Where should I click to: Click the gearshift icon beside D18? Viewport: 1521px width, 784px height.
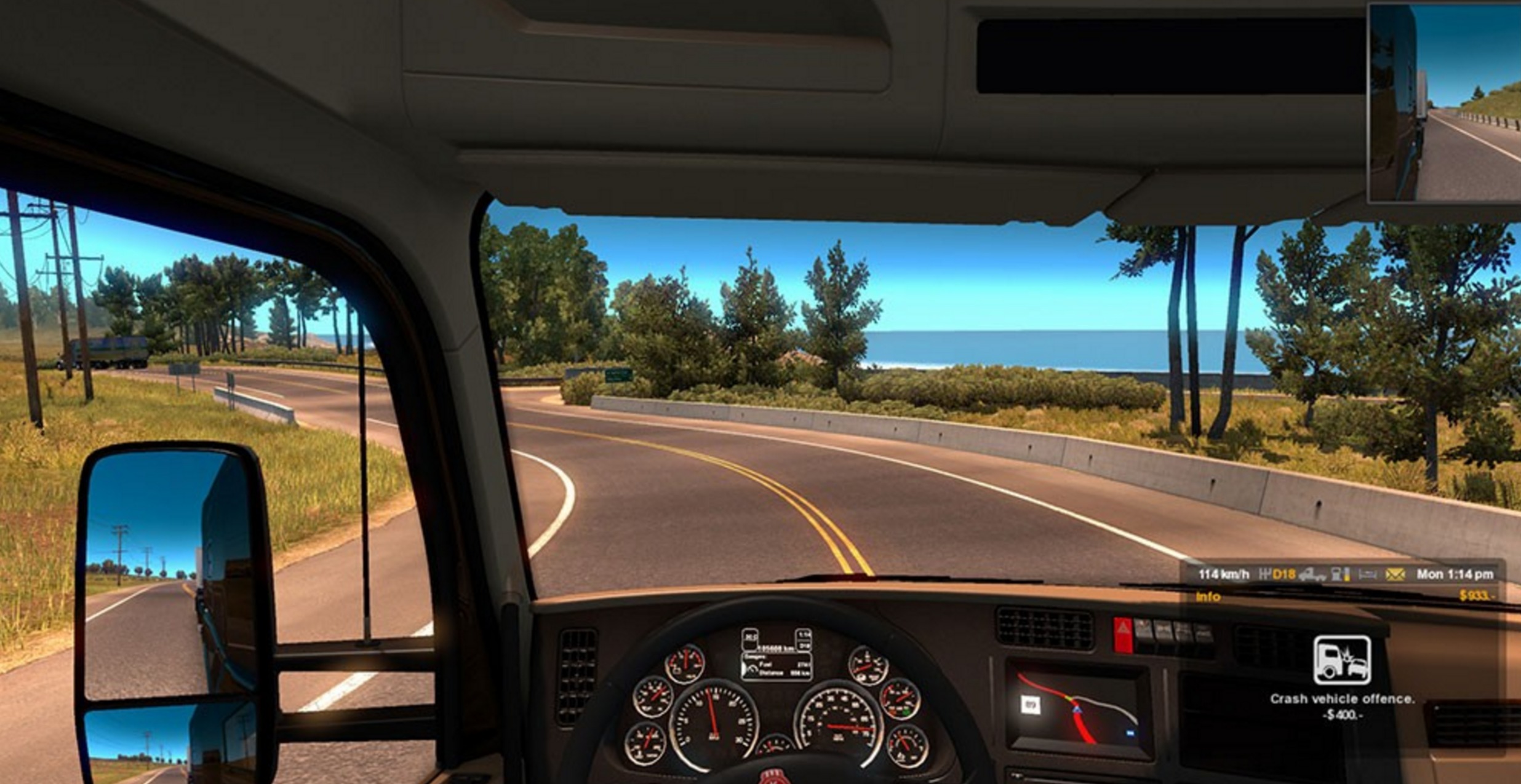(1264, 574)
